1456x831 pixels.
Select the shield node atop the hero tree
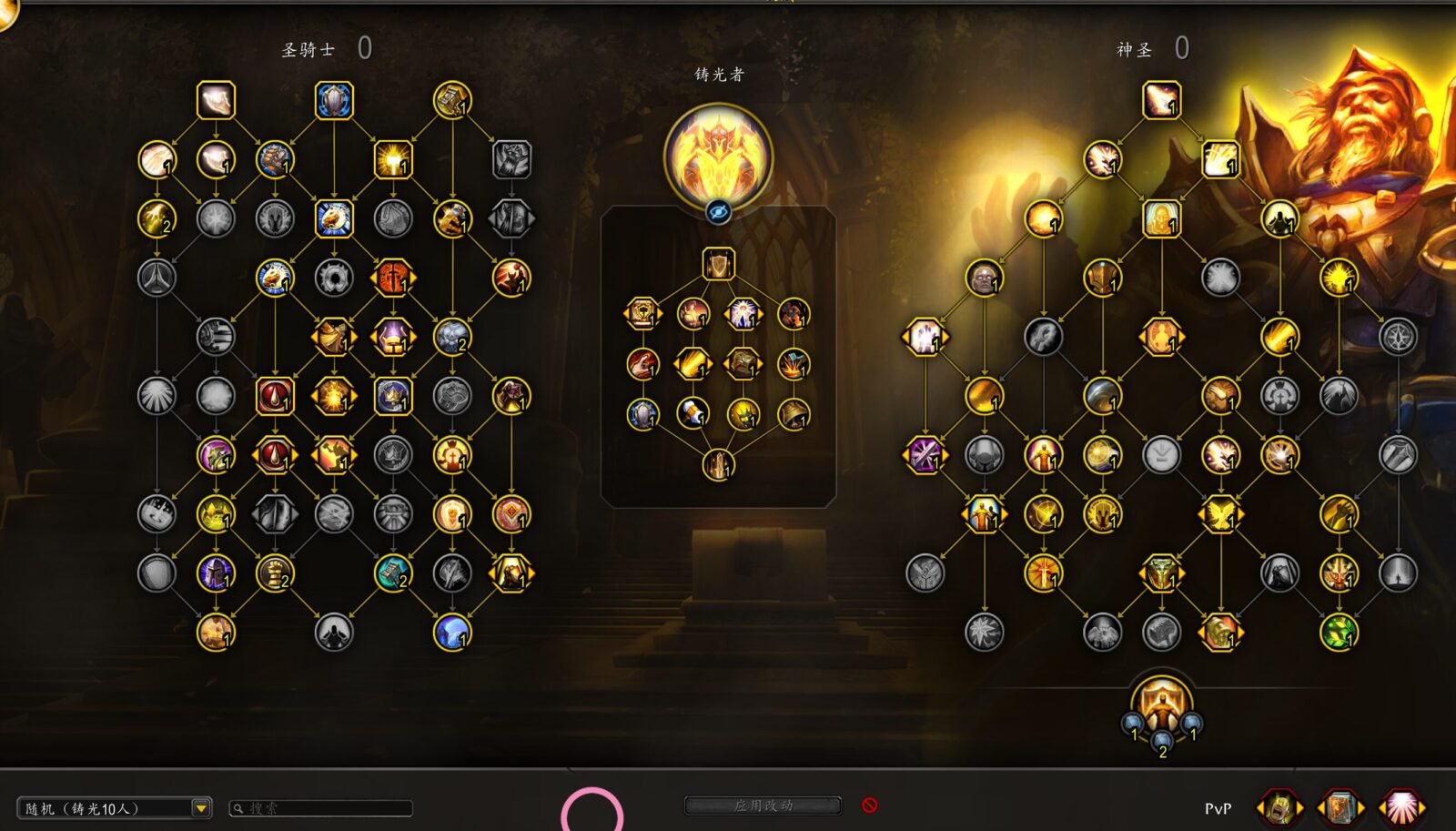click(718, 265)
